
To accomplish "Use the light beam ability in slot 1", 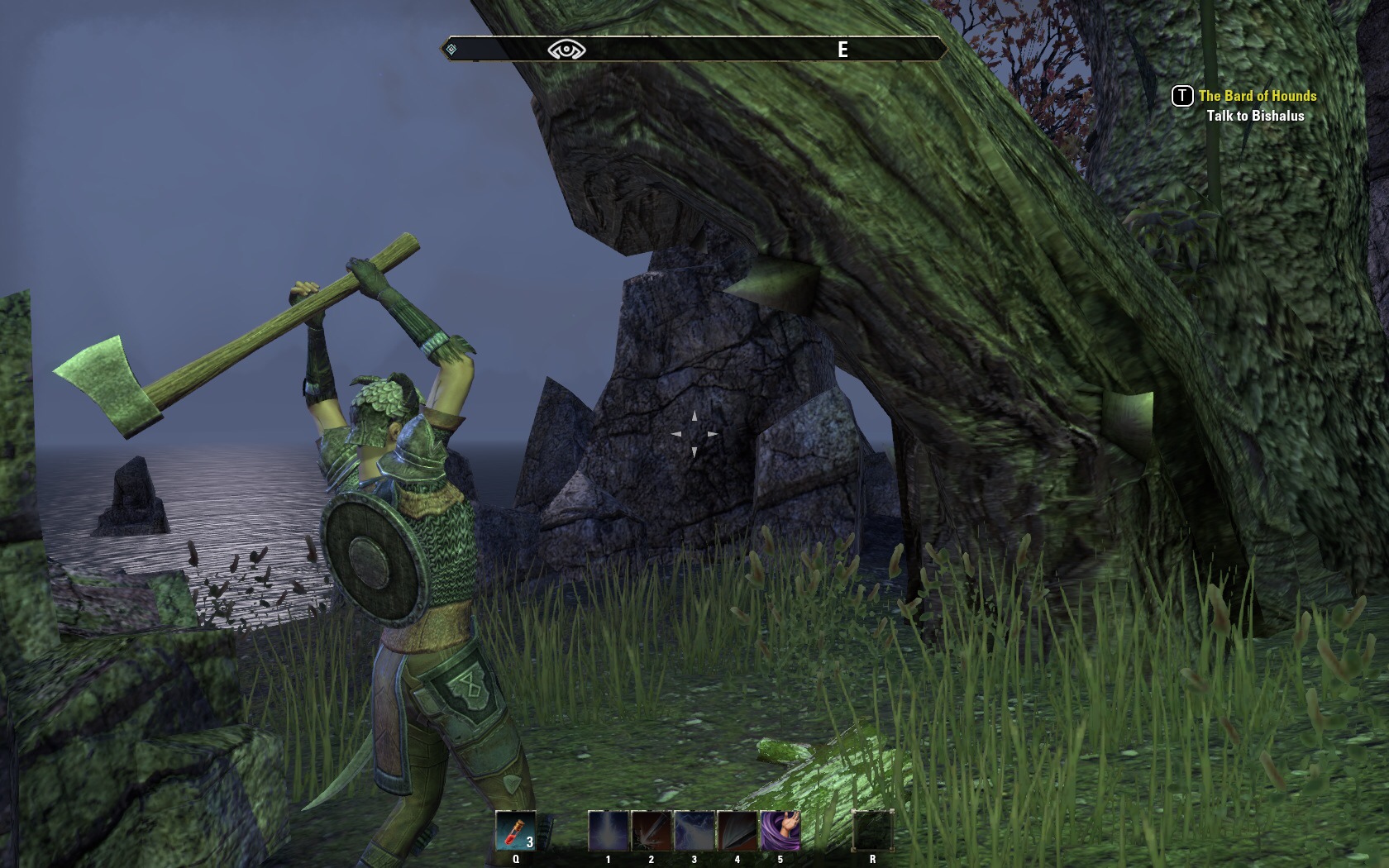I will 609,831.
